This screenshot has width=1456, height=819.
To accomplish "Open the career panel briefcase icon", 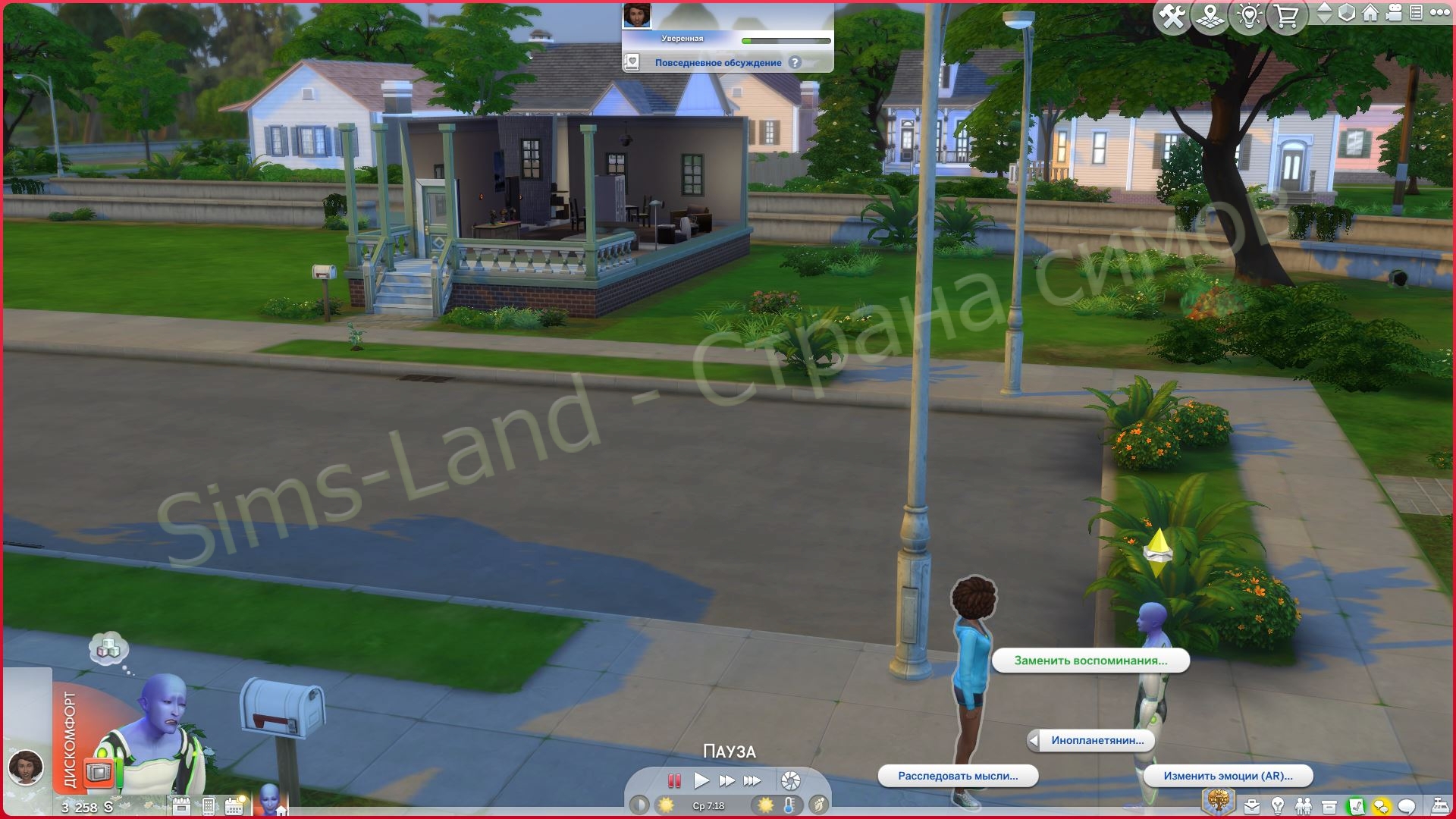I will coord(1252,806).
